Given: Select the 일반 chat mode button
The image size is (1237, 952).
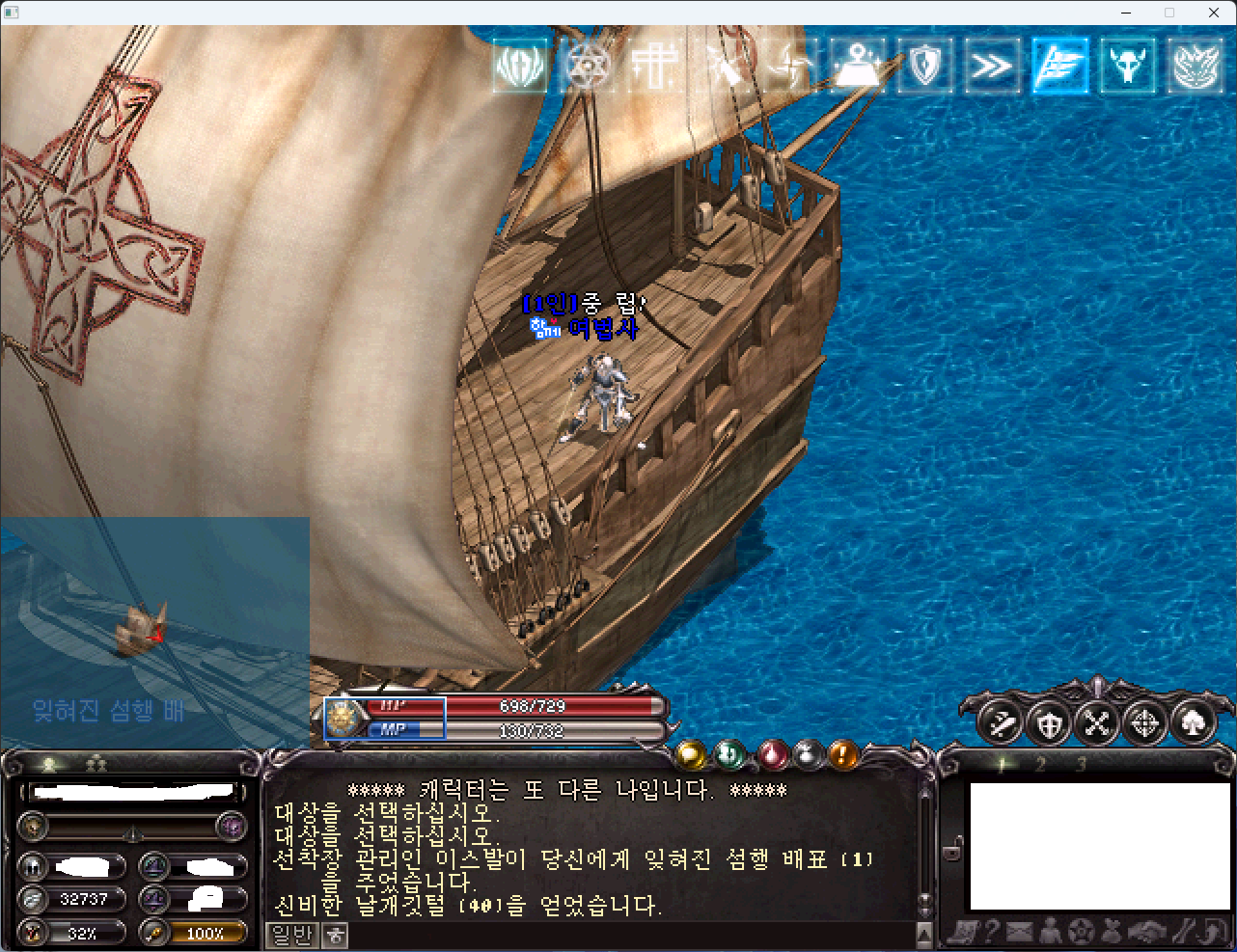Looking at the screenshot, I should [291, 935].
